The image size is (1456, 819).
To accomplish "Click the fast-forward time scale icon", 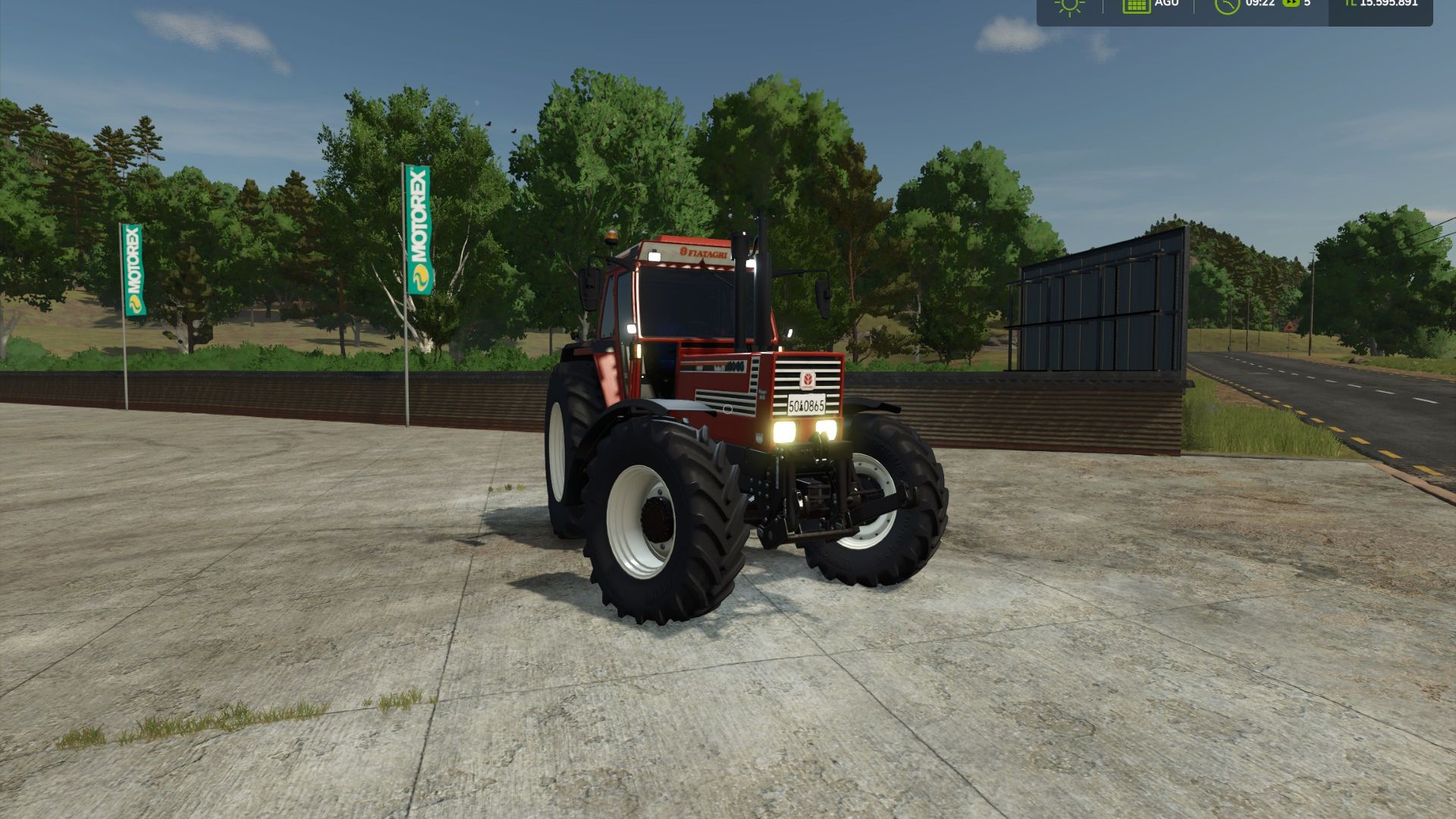I will click(1291, 7).
